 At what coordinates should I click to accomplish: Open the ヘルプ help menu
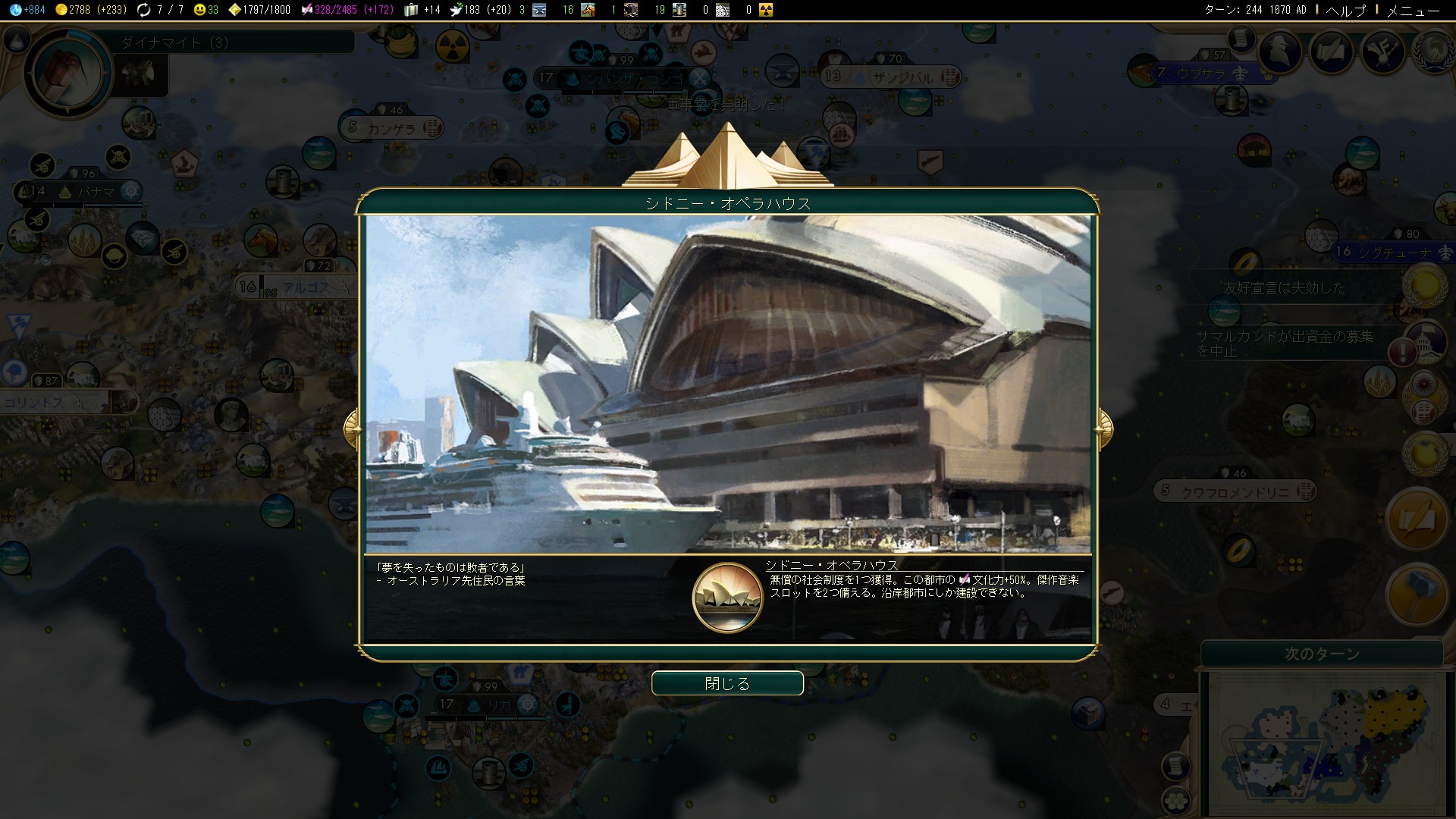point(1345,10)
